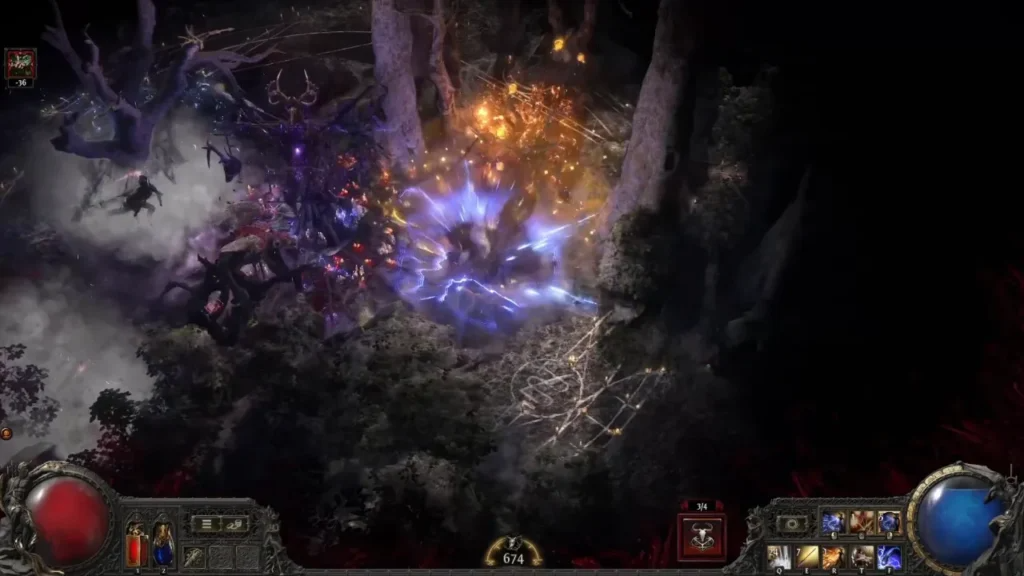
Task: Select the sword skill slot beside the flasks
Action: coord(194,556)
